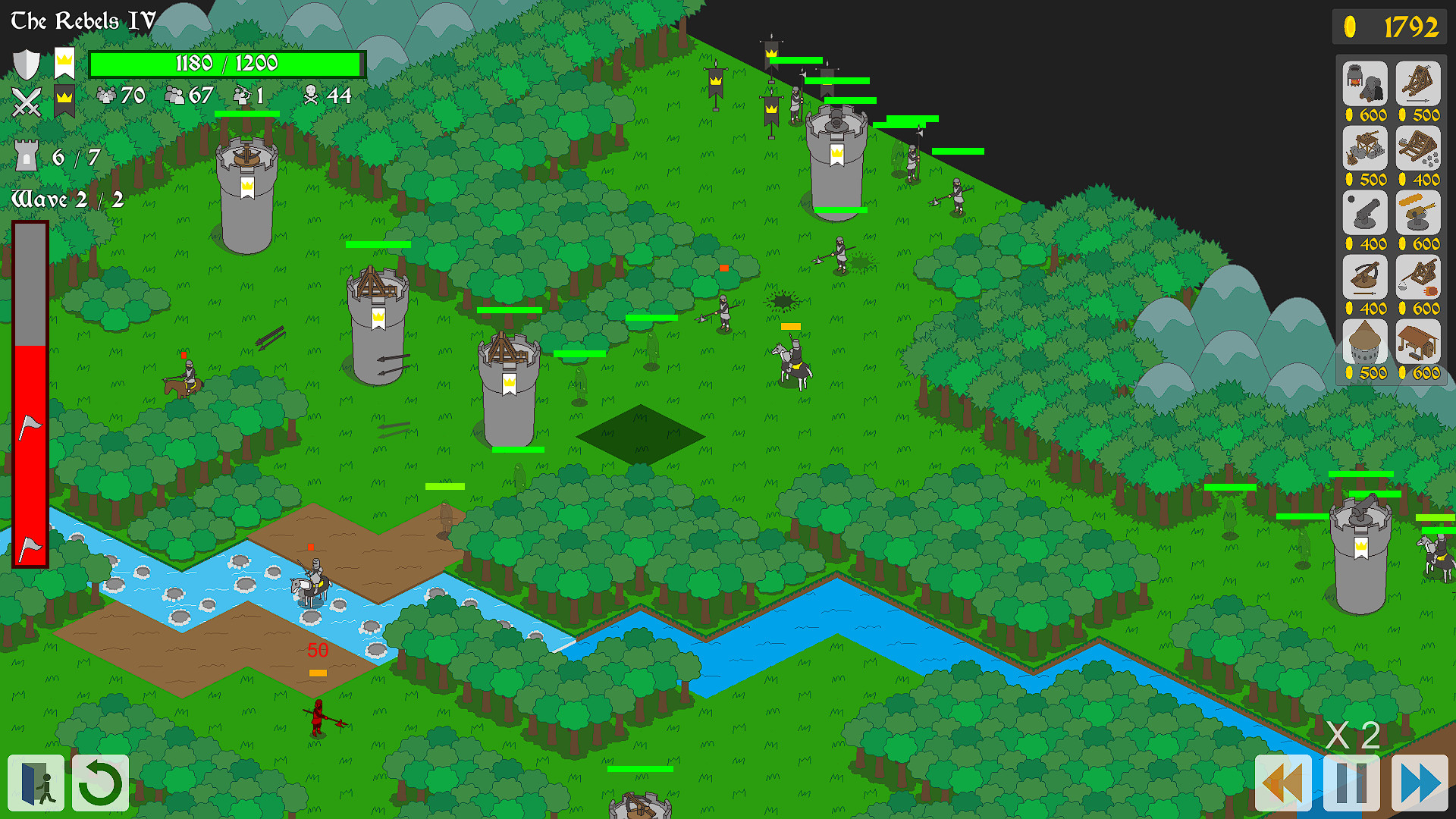The height and width of the screenshot is (819, 1456).
Task: Select the hut tower costing 500 gold
Action: coord(1363,342)
